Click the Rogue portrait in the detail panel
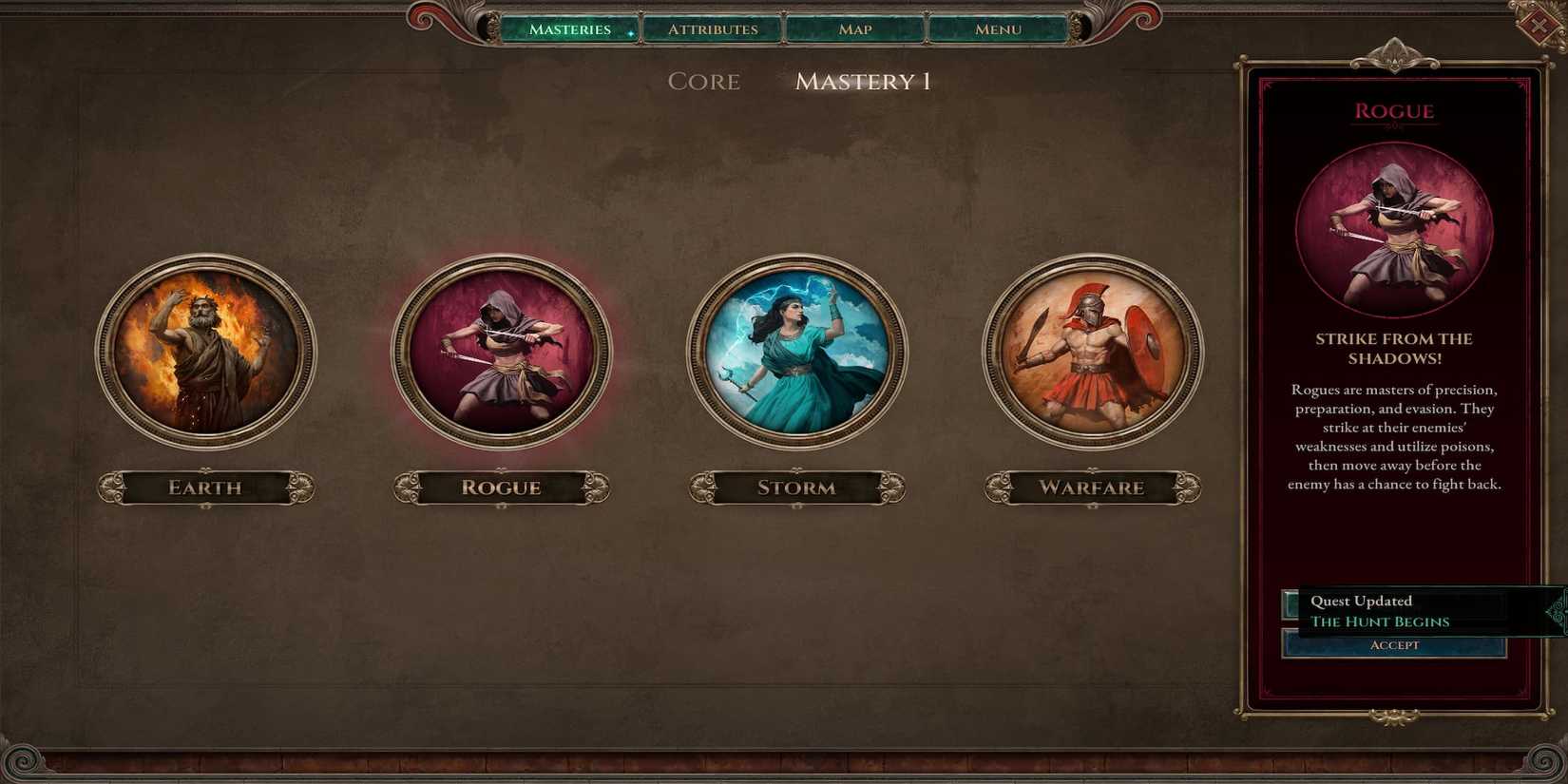 (1394, 225)
